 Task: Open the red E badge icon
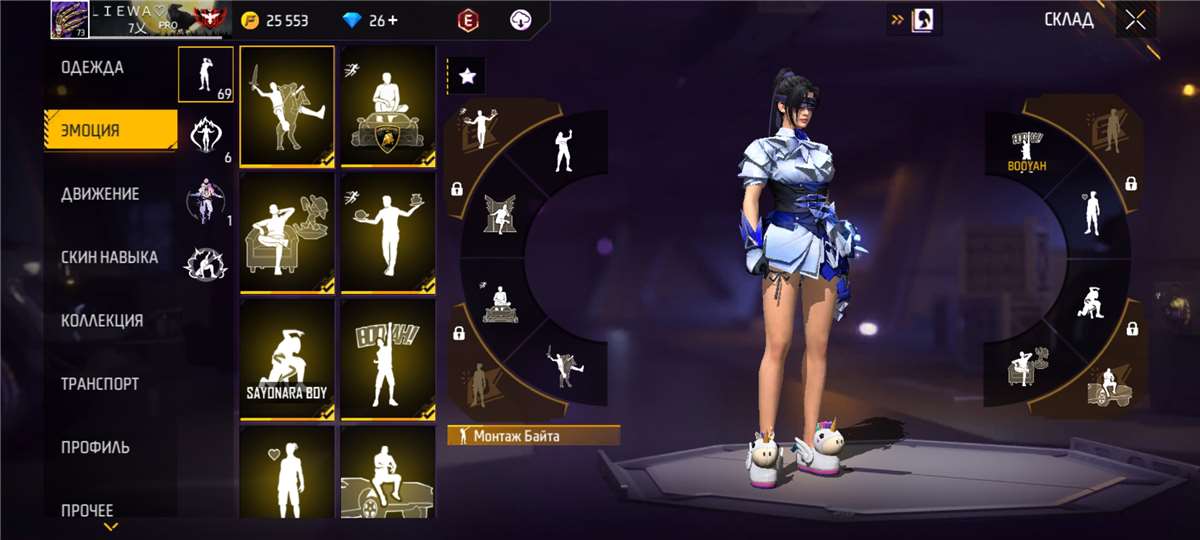pos(466,20)
